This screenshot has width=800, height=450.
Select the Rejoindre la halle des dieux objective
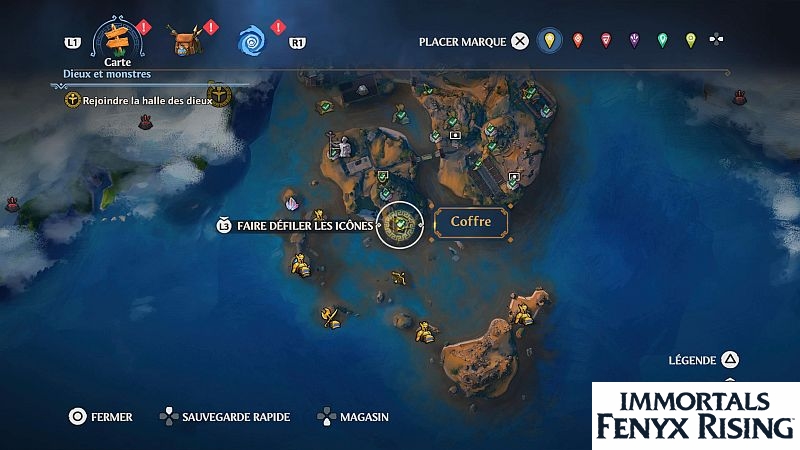pyautogui.click(x=140, y=99)
